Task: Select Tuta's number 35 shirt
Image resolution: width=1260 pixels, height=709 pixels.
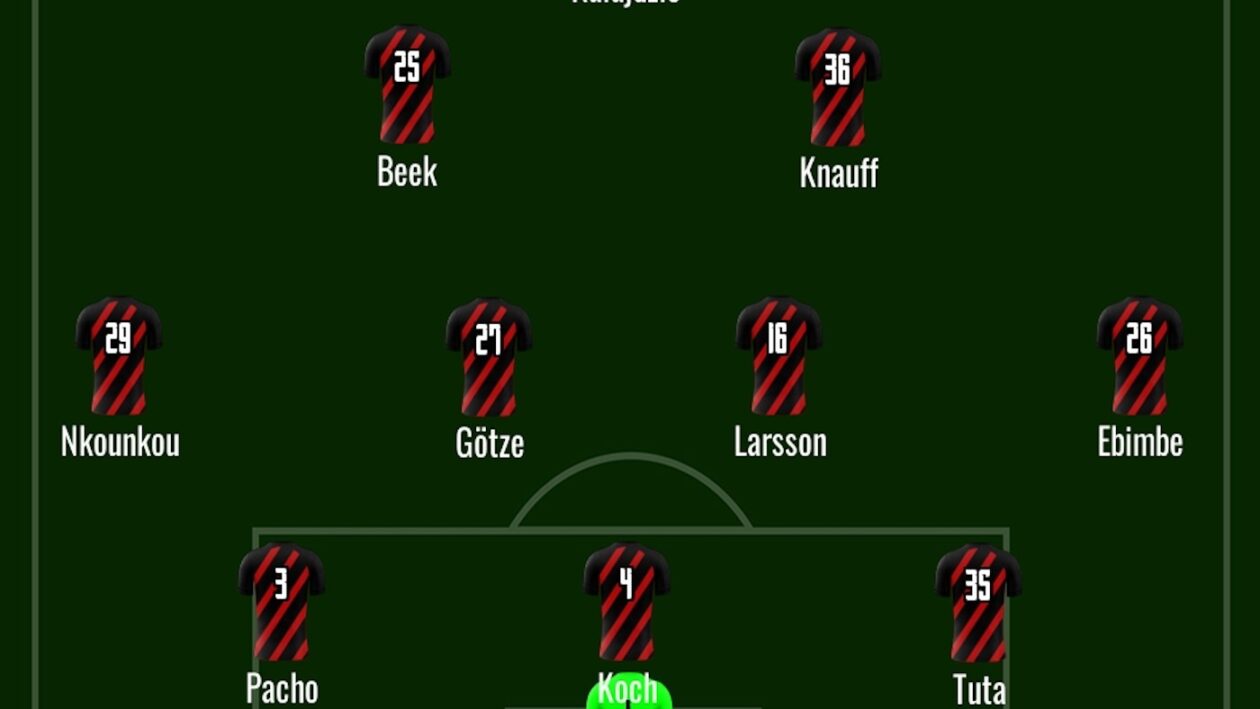Action: click(978, 602)
